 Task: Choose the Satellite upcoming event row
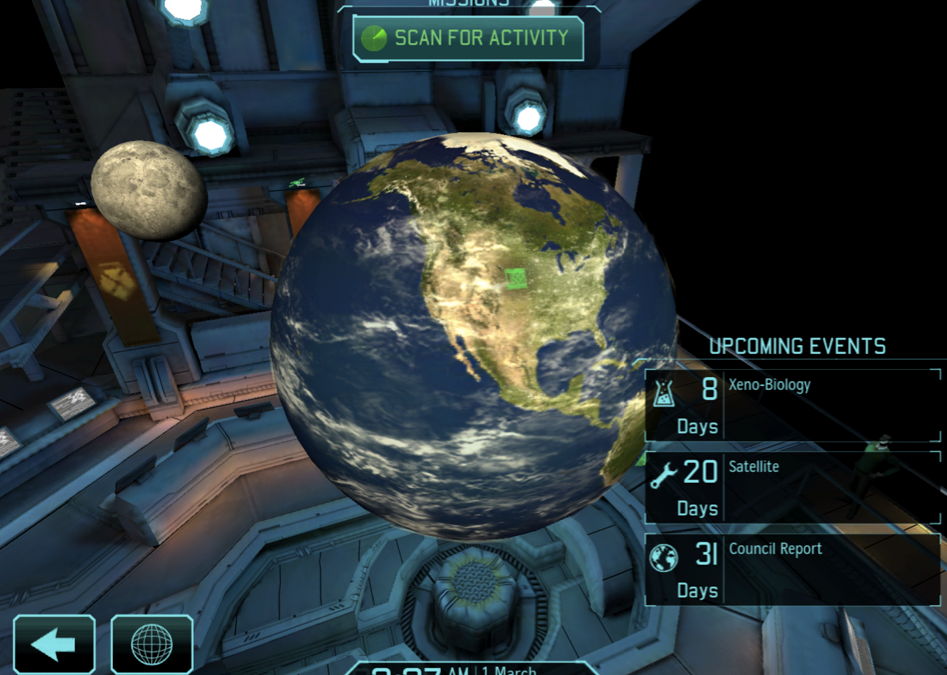792,487
